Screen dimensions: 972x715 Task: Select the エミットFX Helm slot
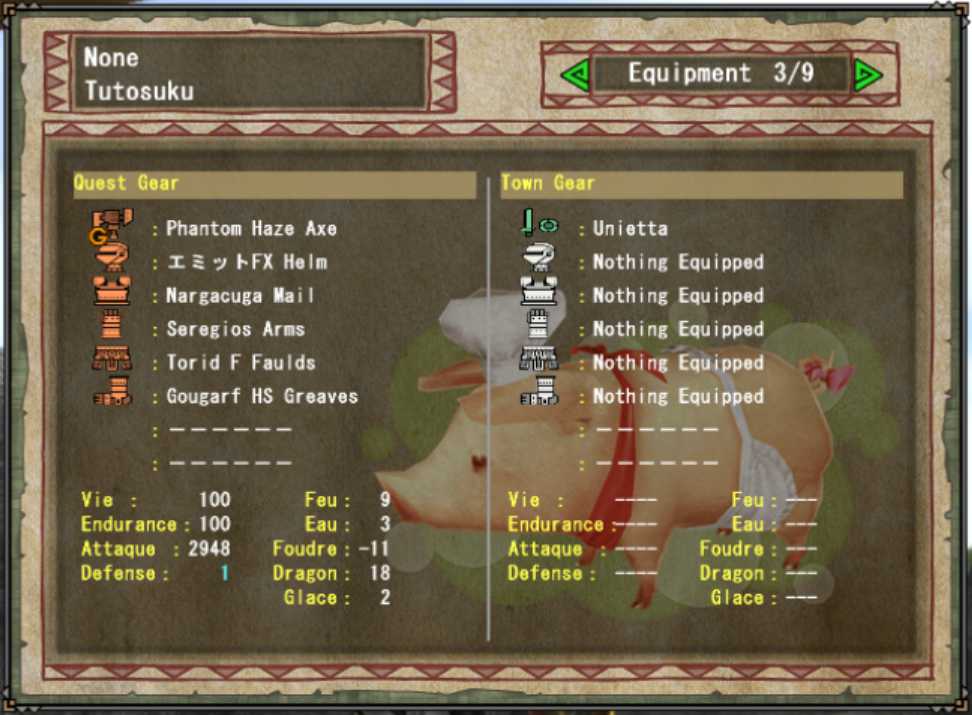pyautogui.click(x=246, y=263)
